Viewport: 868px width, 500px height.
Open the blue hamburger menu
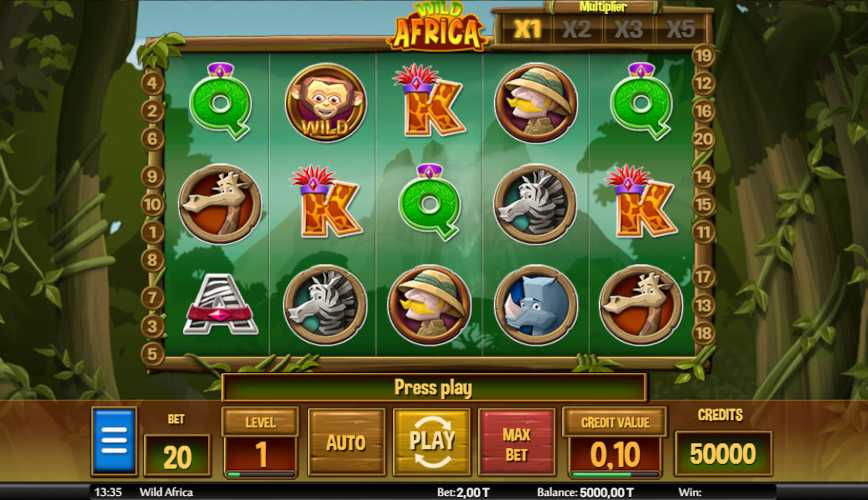[114, 441]
